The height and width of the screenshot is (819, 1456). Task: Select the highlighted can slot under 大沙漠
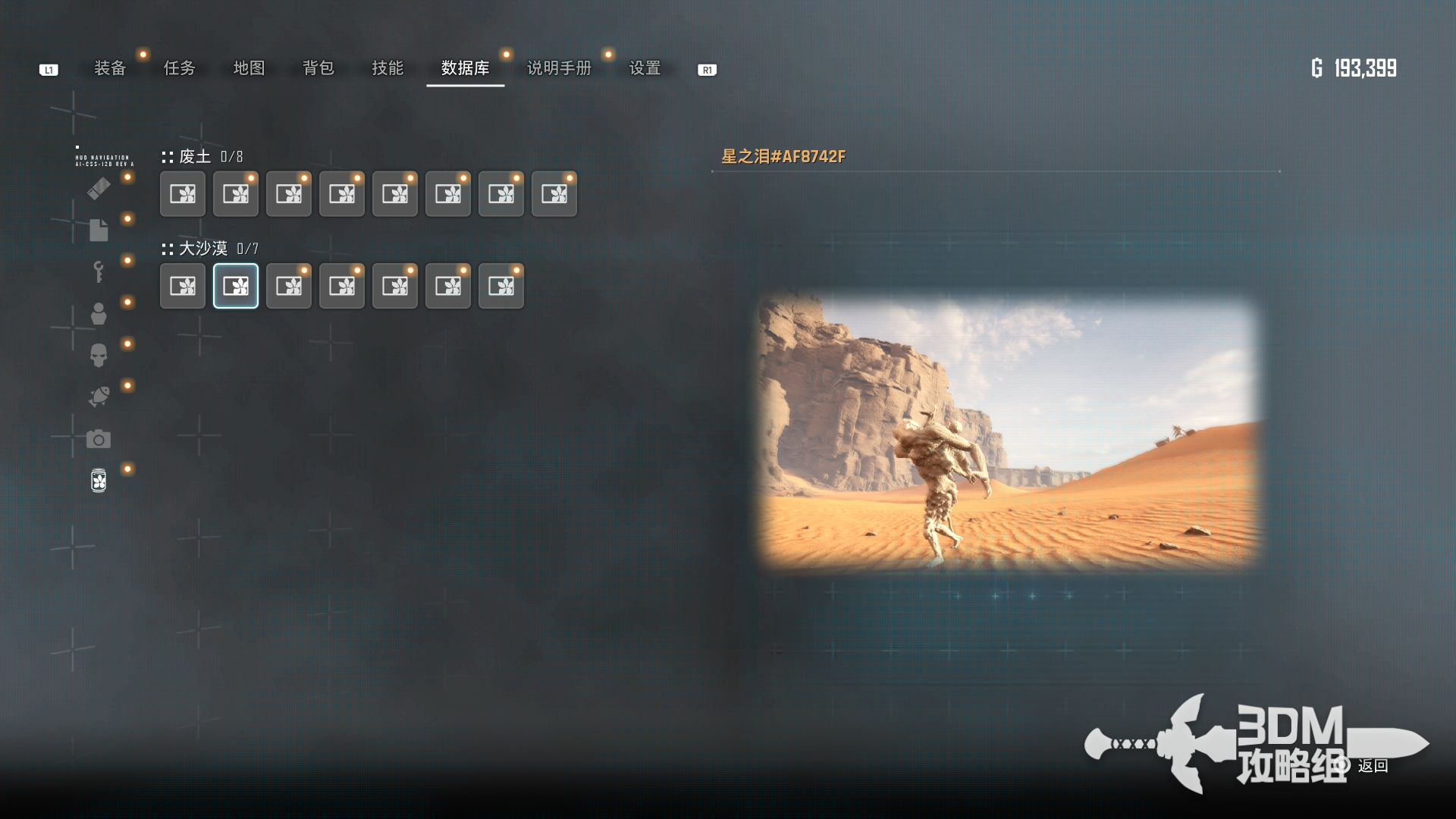point(236,286)
